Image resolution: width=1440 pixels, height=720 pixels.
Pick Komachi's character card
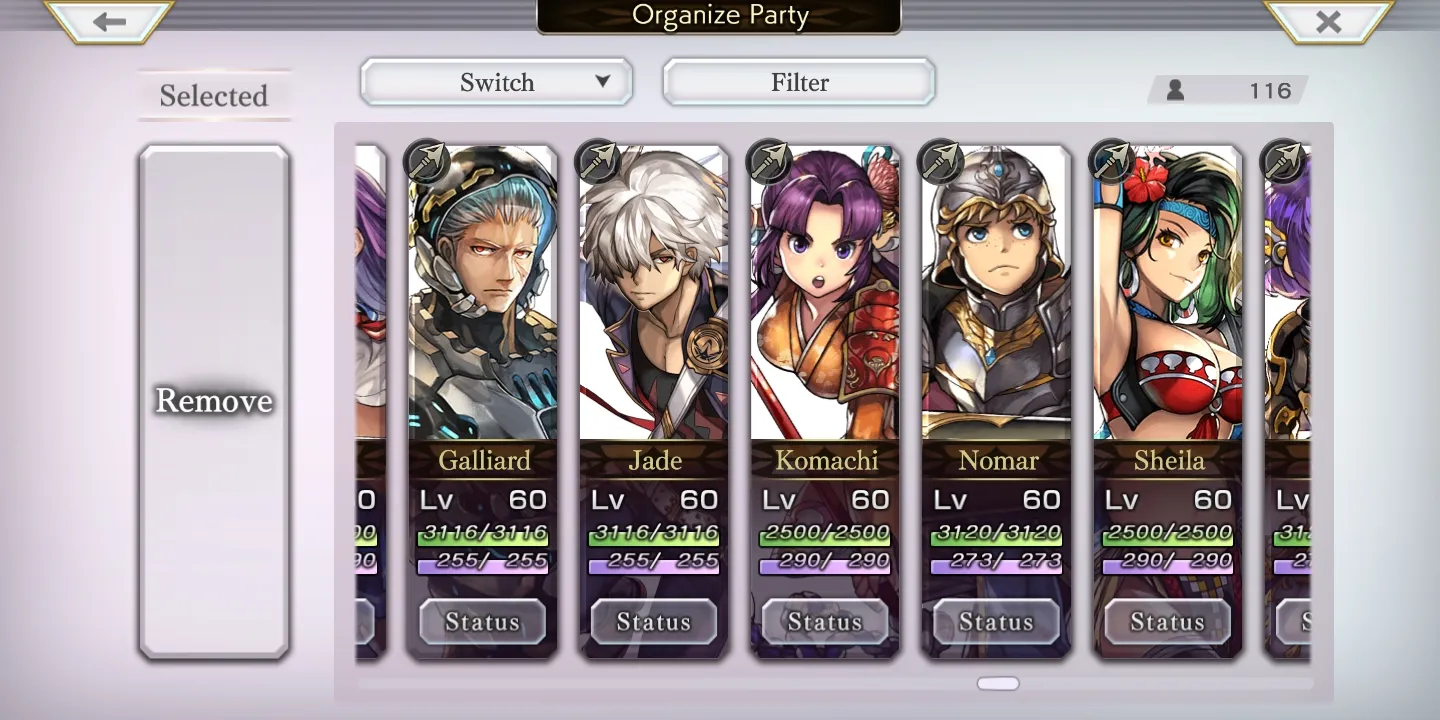coord(825,300)
